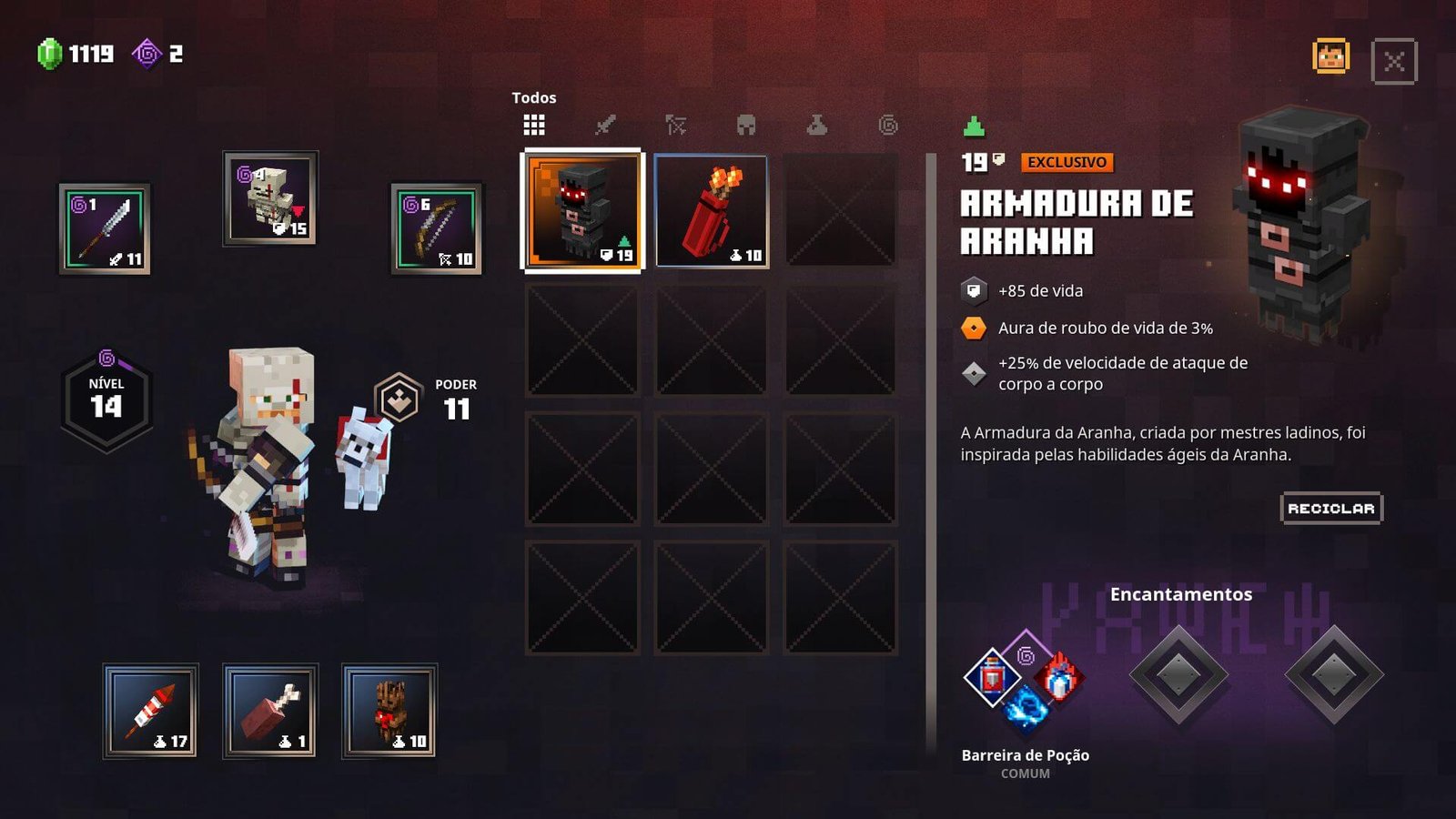Choose the equipped skeleton armor slot
Screen dimensions: 1456x819
point(270,198)
